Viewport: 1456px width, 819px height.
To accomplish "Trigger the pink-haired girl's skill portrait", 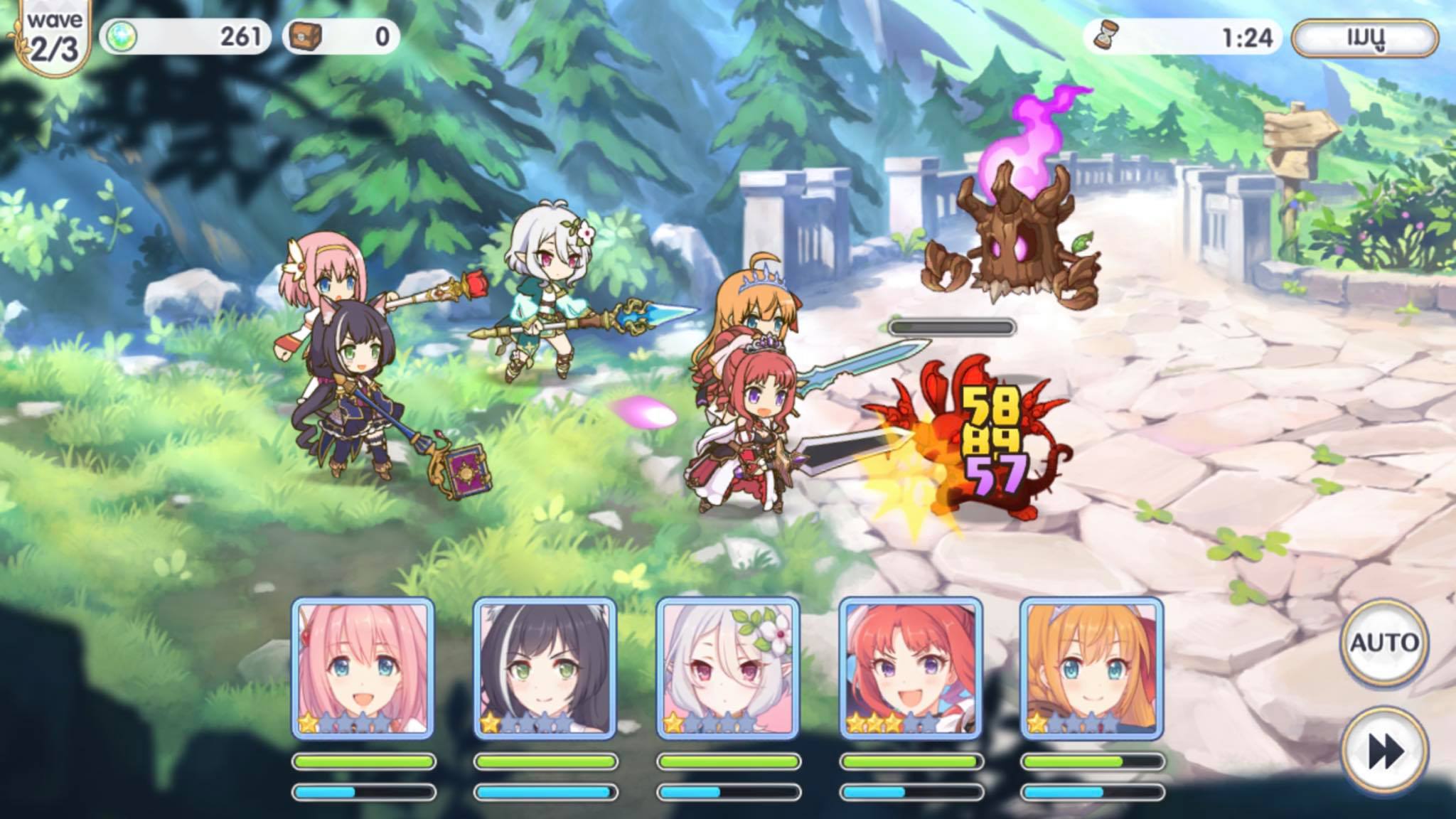I will 363,668.
